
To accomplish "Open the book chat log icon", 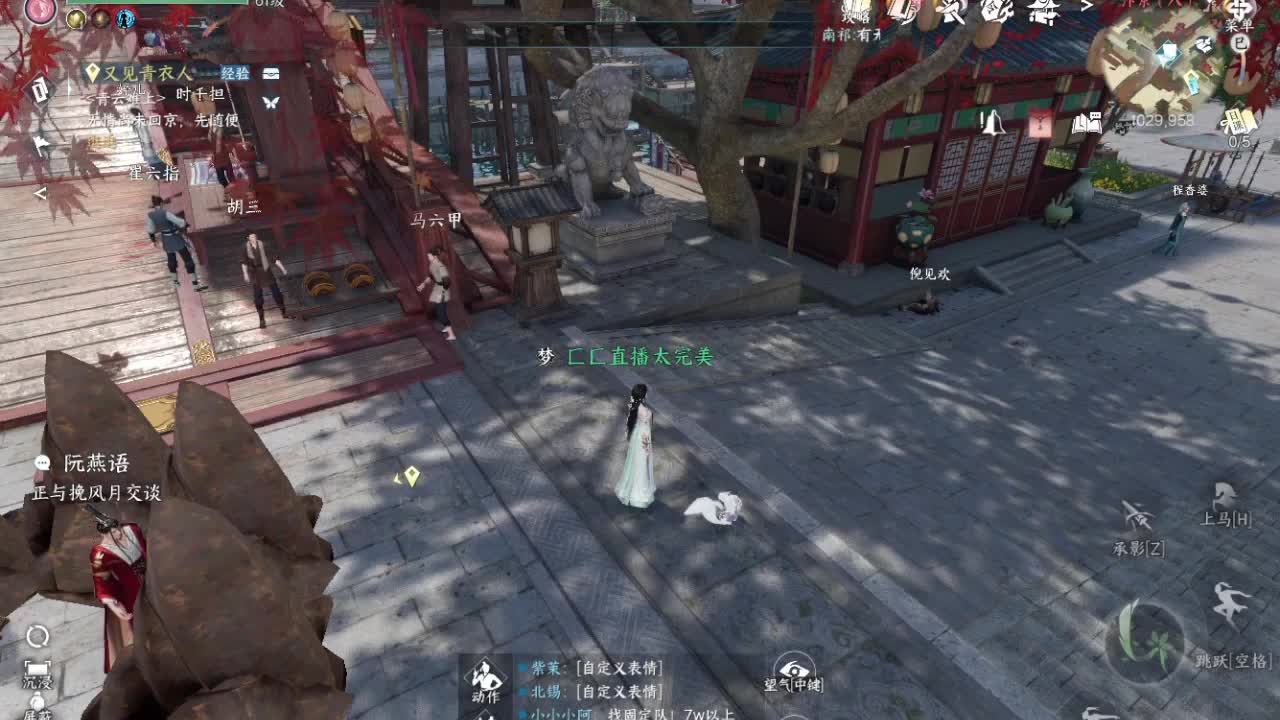I will 1087,124.
